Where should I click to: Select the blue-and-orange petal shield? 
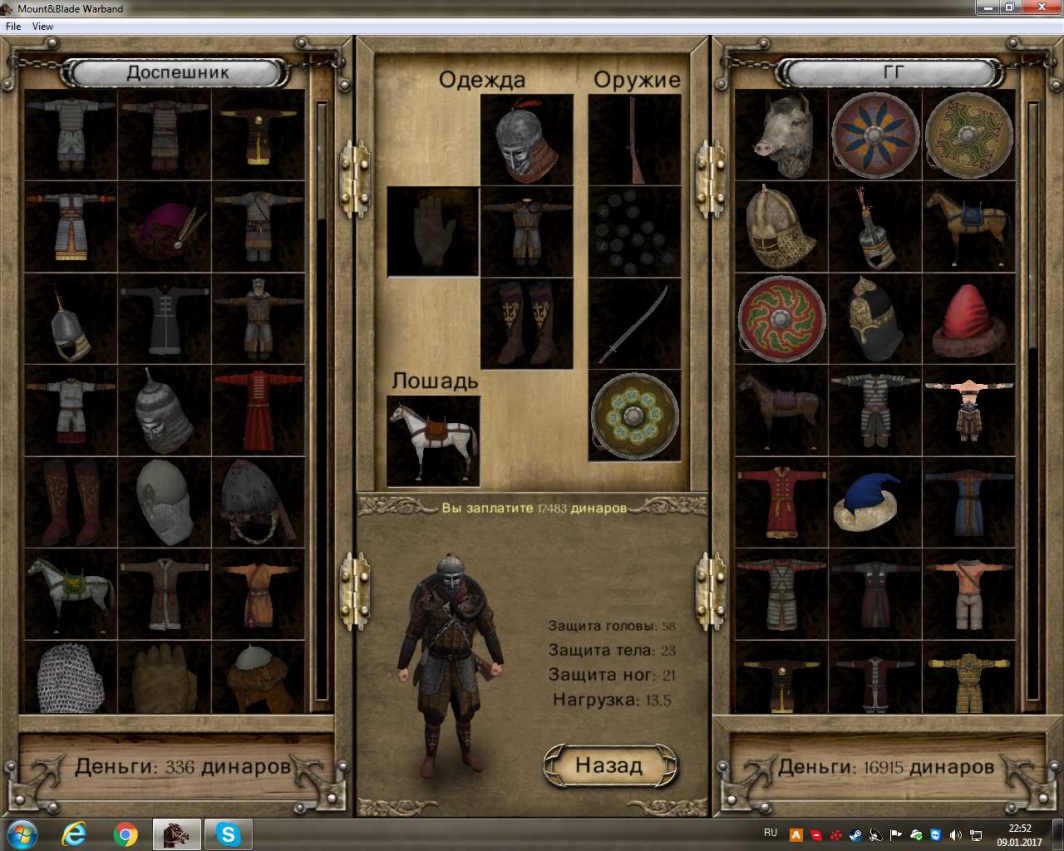(875, 135)
